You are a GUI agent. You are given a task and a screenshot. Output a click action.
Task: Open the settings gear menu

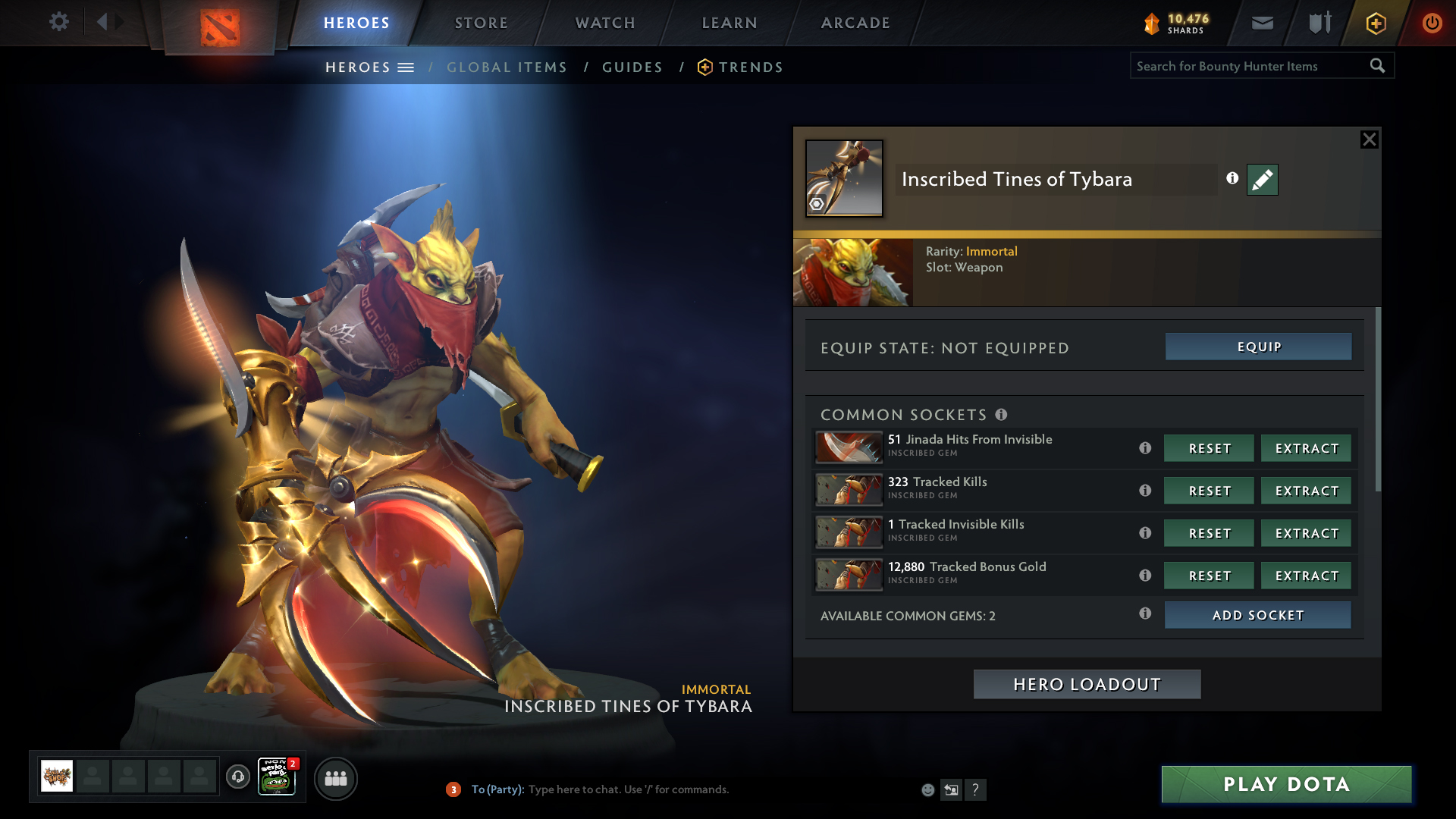coord(58,21)
